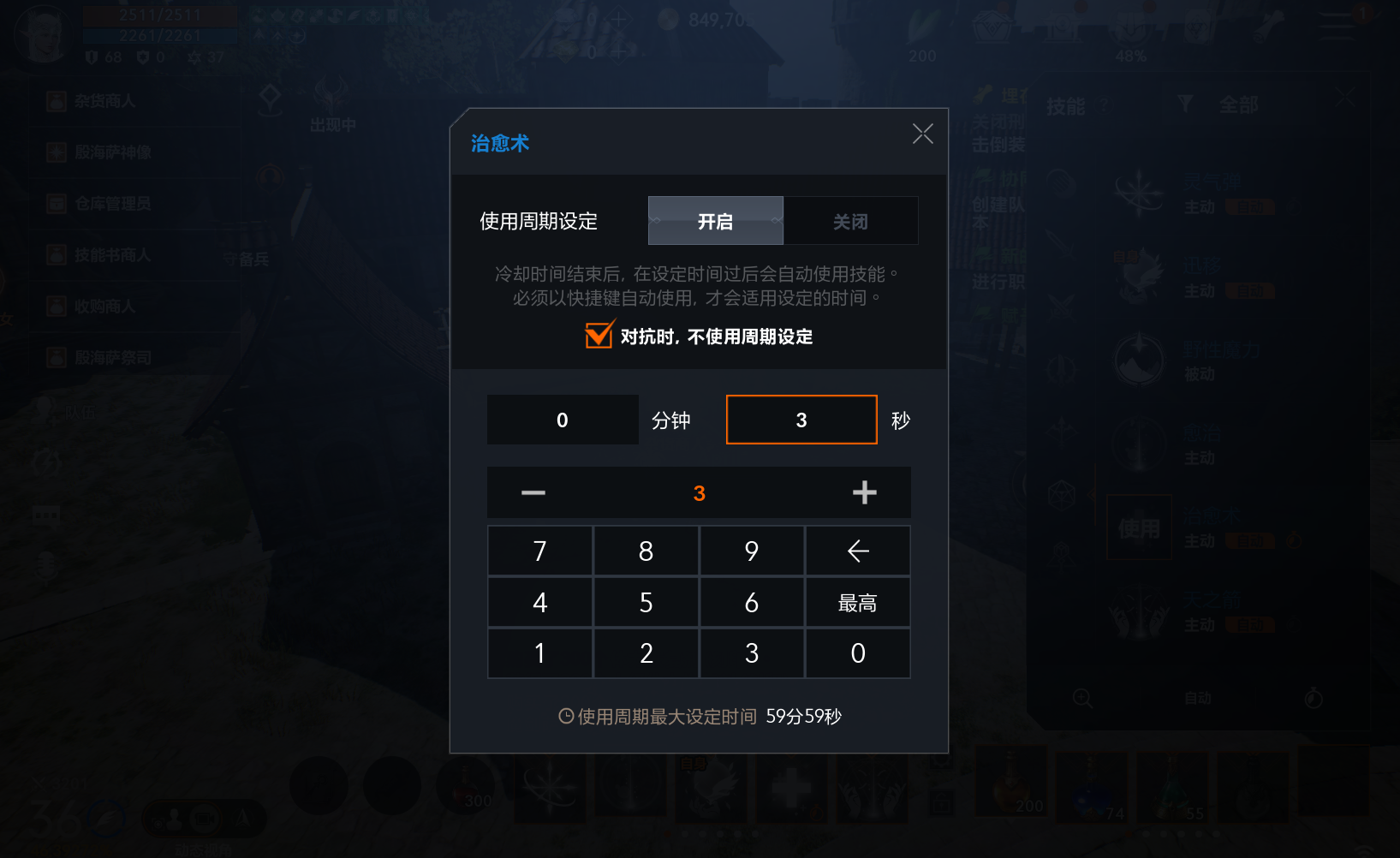Open the skill search magnifier icon
This screenshot has height=858, width=1400.
coord(1081,699)
